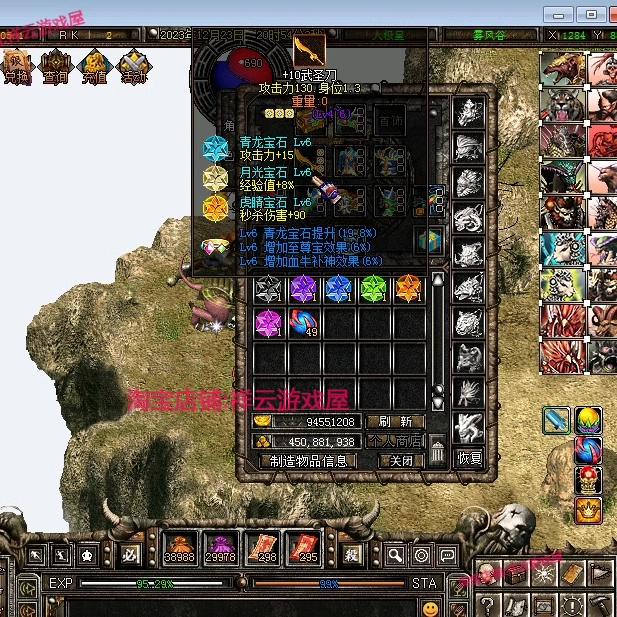Open the 活动 events menu
The image size is (617, 617).
(x=133, y=66)
